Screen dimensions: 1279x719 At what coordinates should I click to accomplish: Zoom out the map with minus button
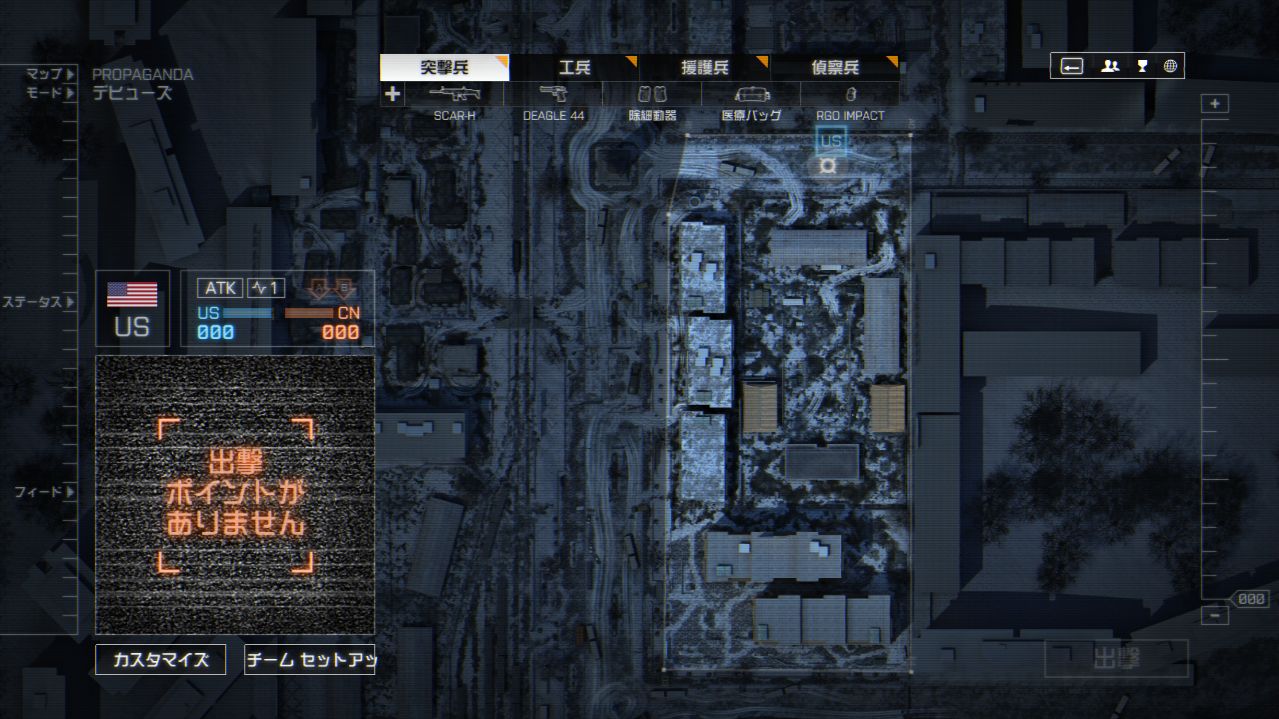pyautogui.click(x=1215, y=616)
